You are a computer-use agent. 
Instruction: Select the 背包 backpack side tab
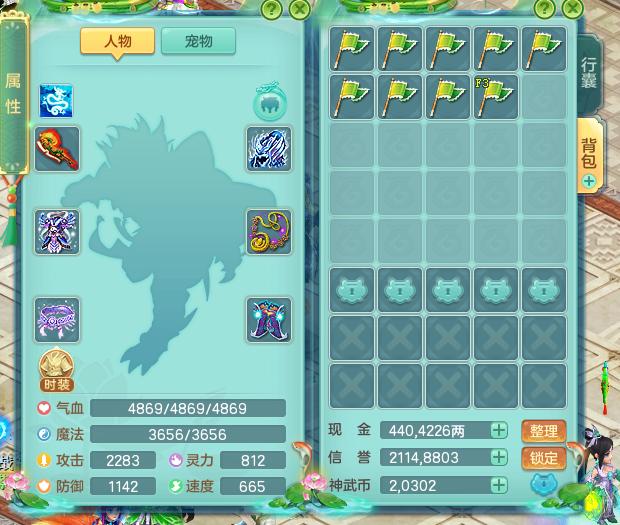[589, 152]
